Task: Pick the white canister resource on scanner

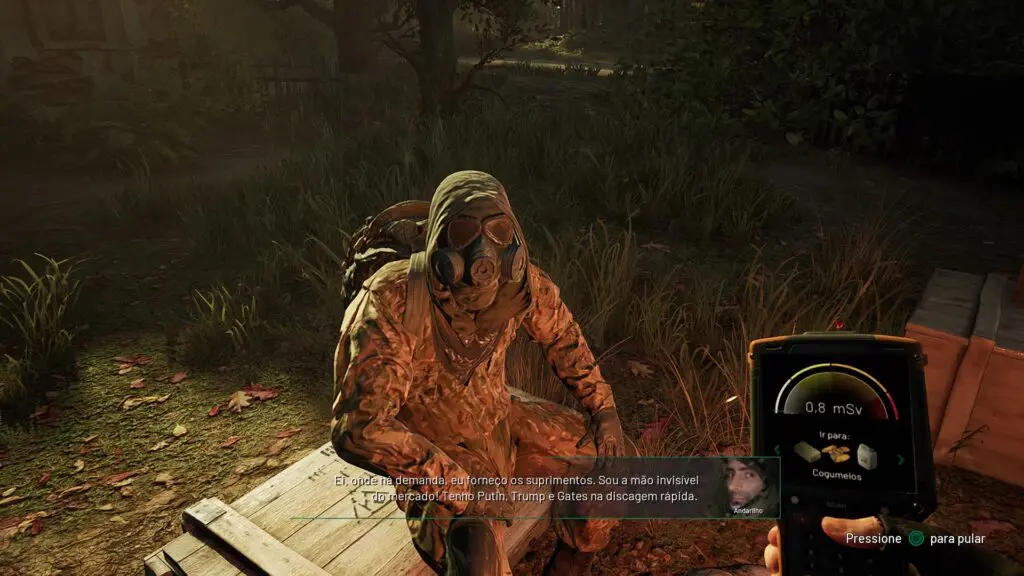Action: pyautogui.click(x=866, y=455)
